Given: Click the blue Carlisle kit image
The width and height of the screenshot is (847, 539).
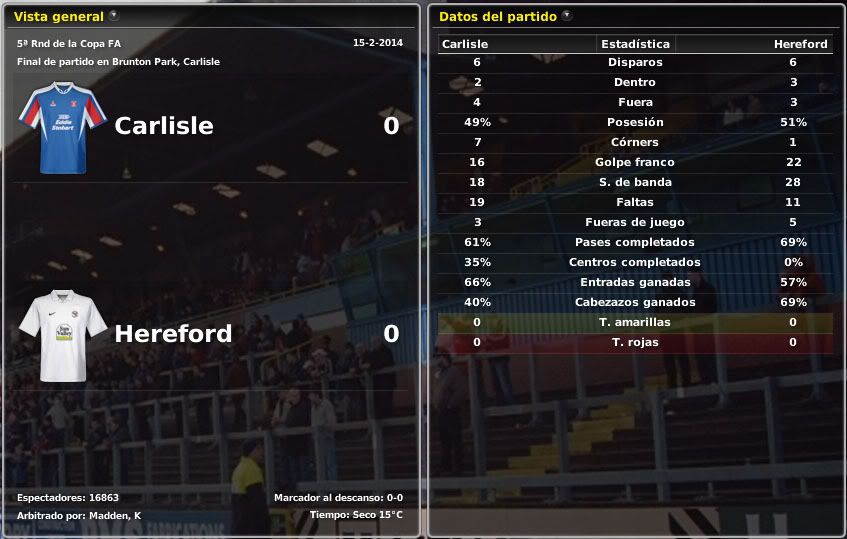Looking at the screenshot, I should coord(61,127).
